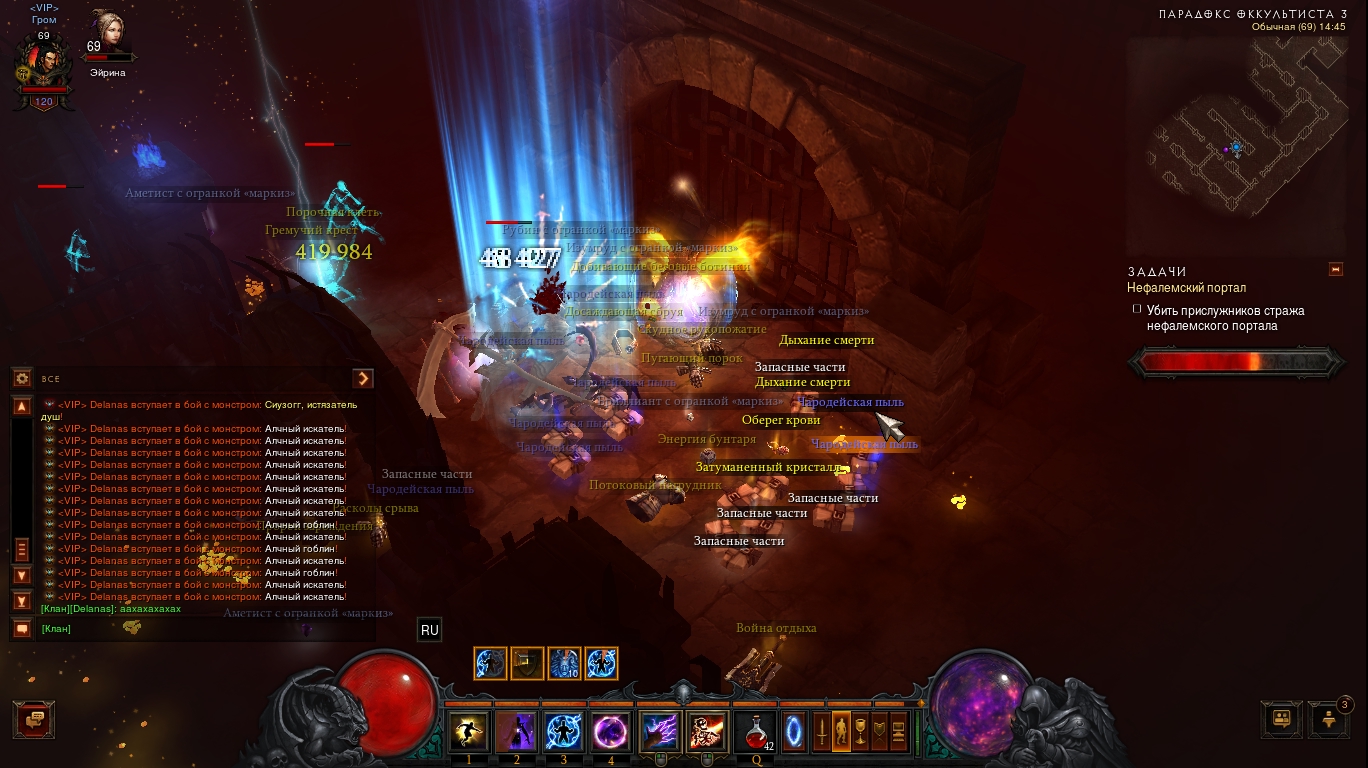Image resolution: width=1368 pixels, height=768 pixels.
Task: Select the right-mouse beam skill
Action: pyautogui.click(x=707, y=732)
